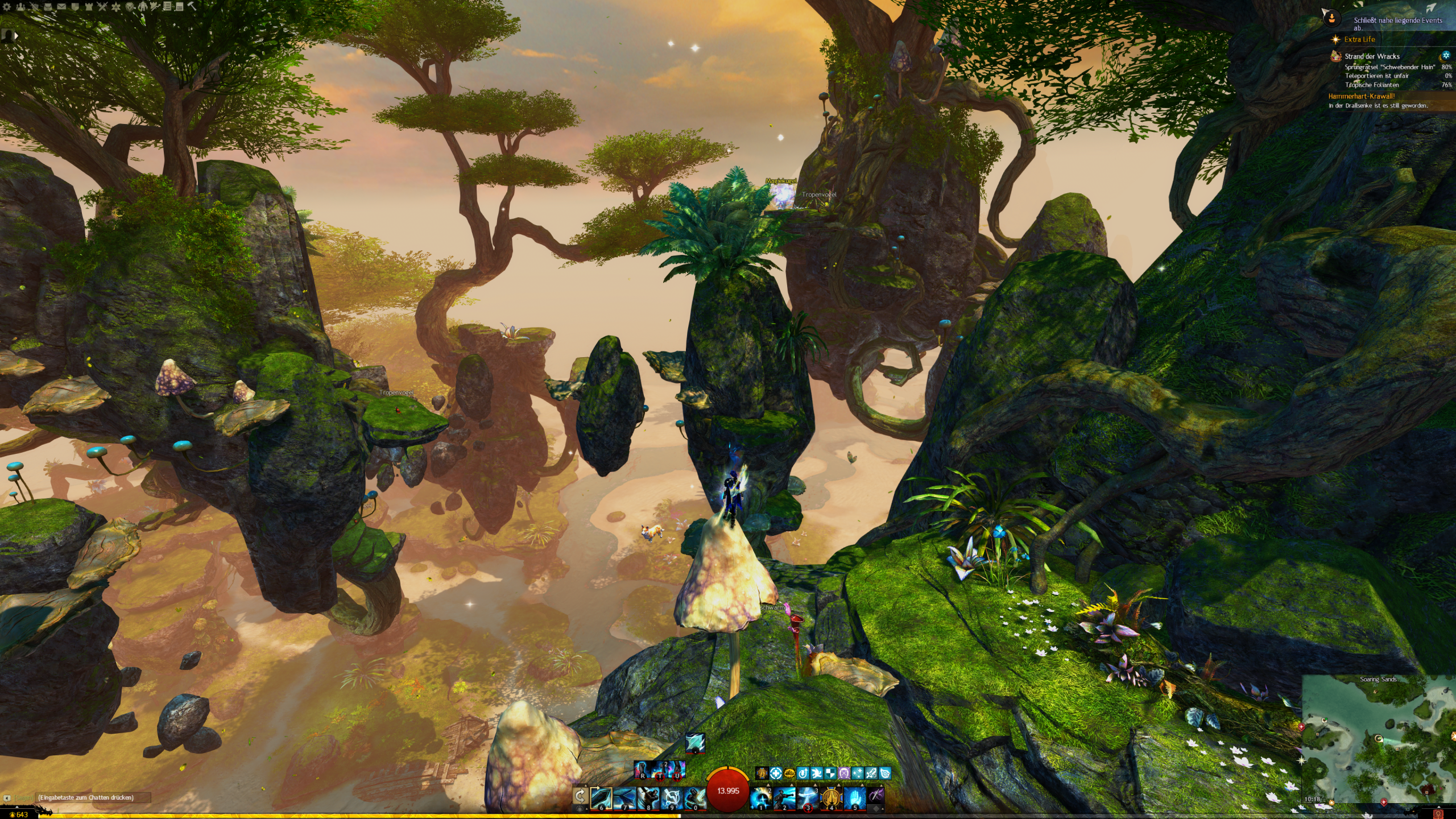Activate the fist profession skill labeled R
The height and width of the screenshot is (819, 1456).
pos(643,770)
